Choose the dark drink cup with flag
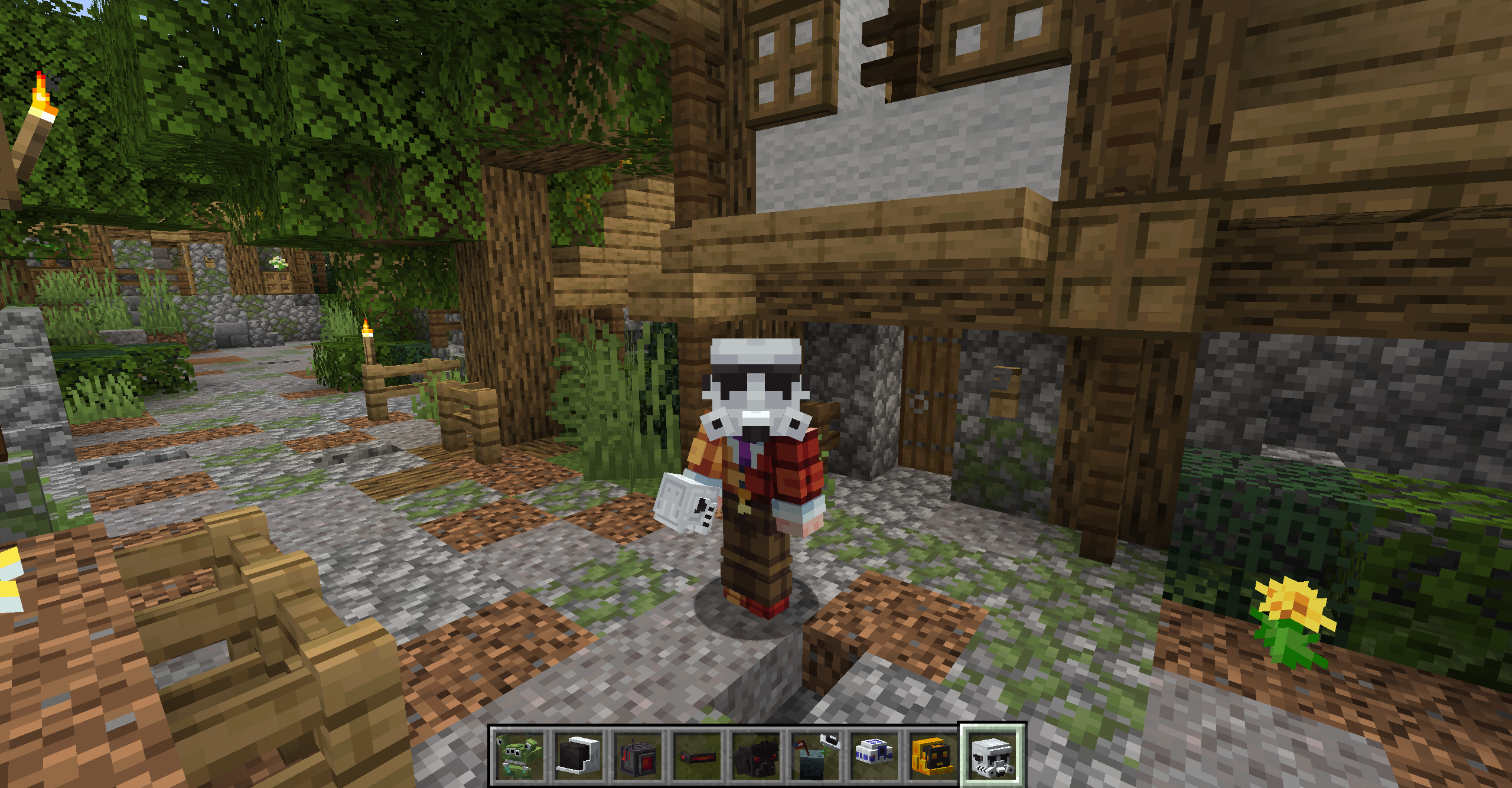 pos(815,756)
